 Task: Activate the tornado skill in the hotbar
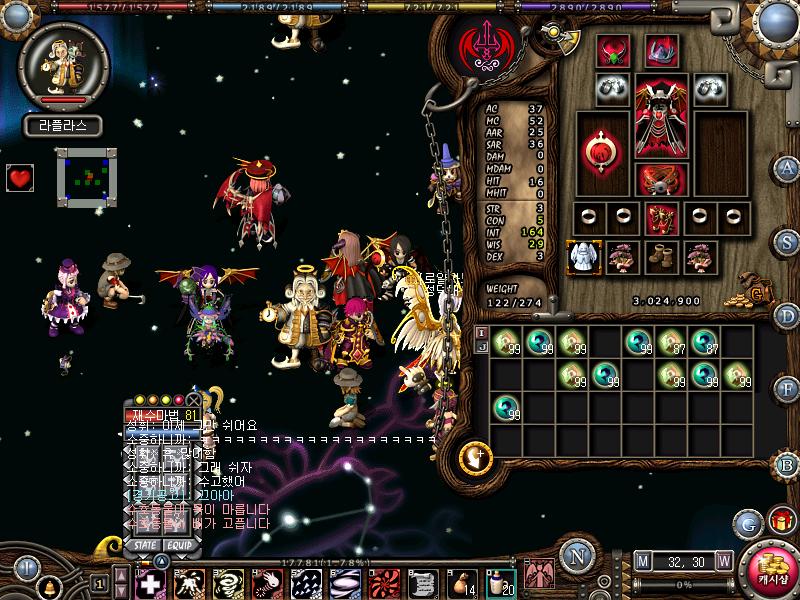(x=231, y=582)
